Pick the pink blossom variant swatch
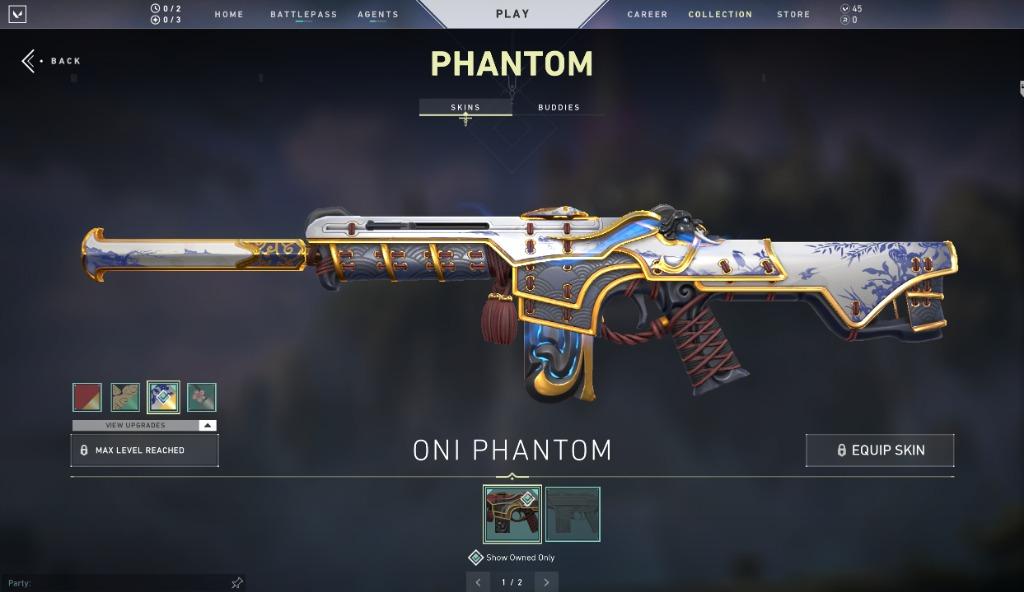This screenshot has width=1024, height=592. [201, 397]
